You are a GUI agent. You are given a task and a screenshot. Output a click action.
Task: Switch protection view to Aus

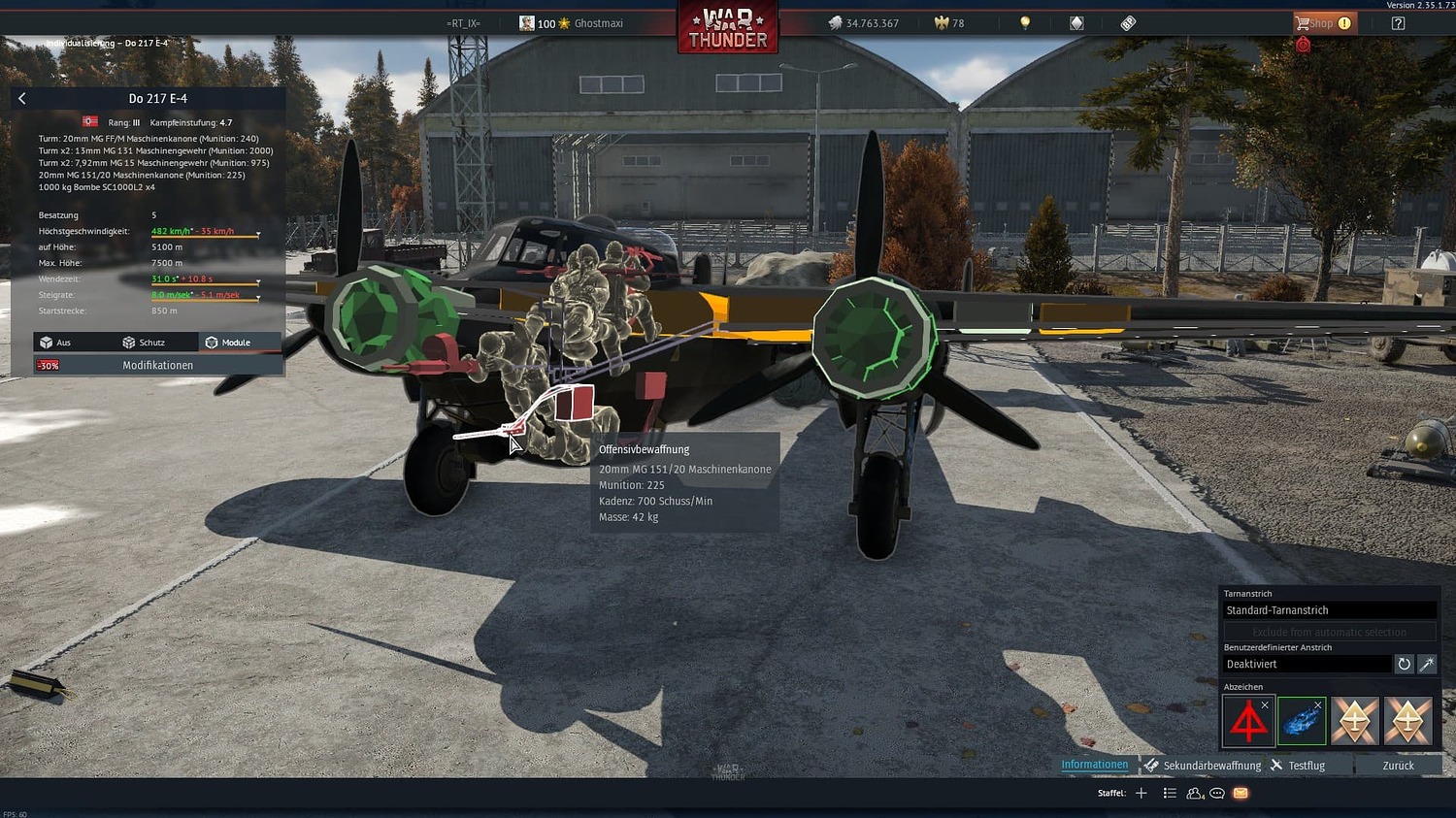click(x=65, y=342)
